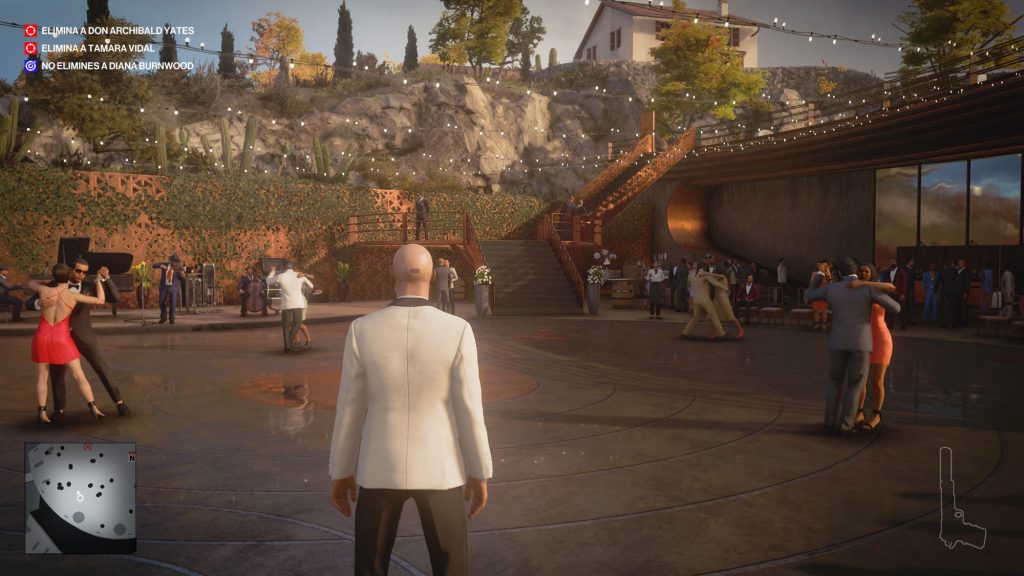Open the minimap
Screen dimensions: 1024x576
pyautogui.click(x=80, y=497)
